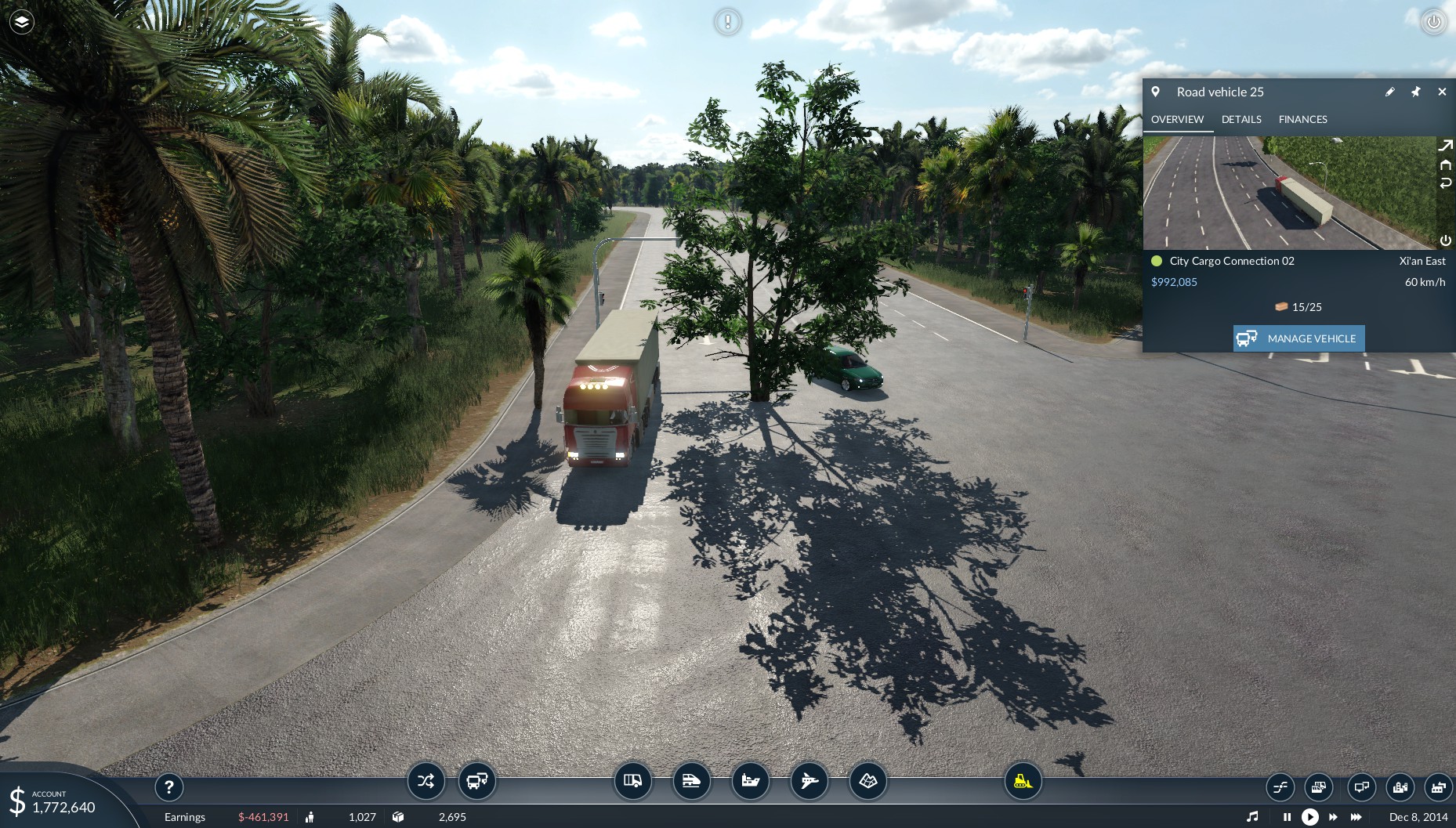Rename the vehicle using the pencil icon
The width and height of the screenshot is (1456, 828).
[1389, 92]
